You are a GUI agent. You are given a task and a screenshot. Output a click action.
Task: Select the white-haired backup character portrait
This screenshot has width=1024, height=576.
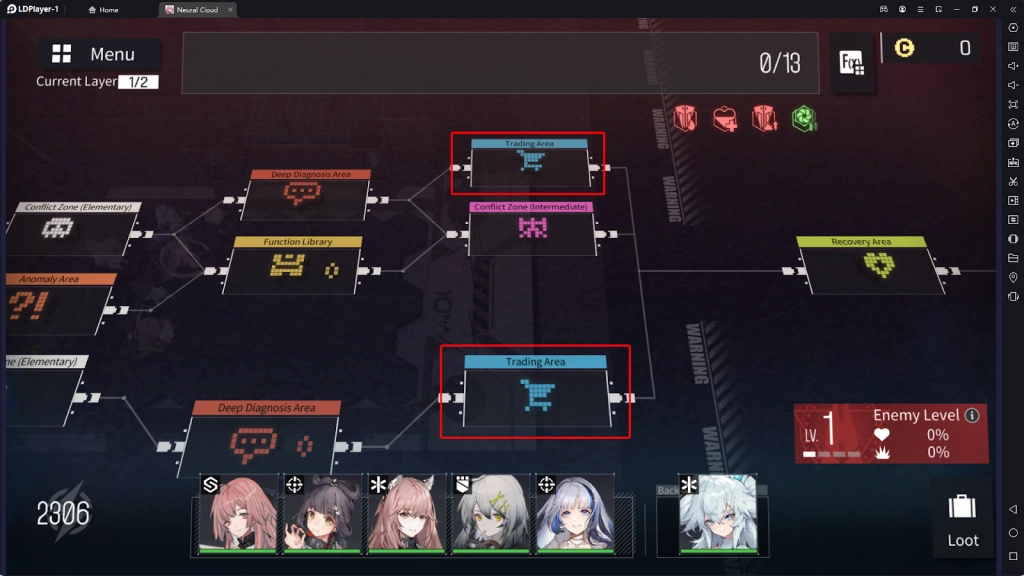[x=718, y=514]
